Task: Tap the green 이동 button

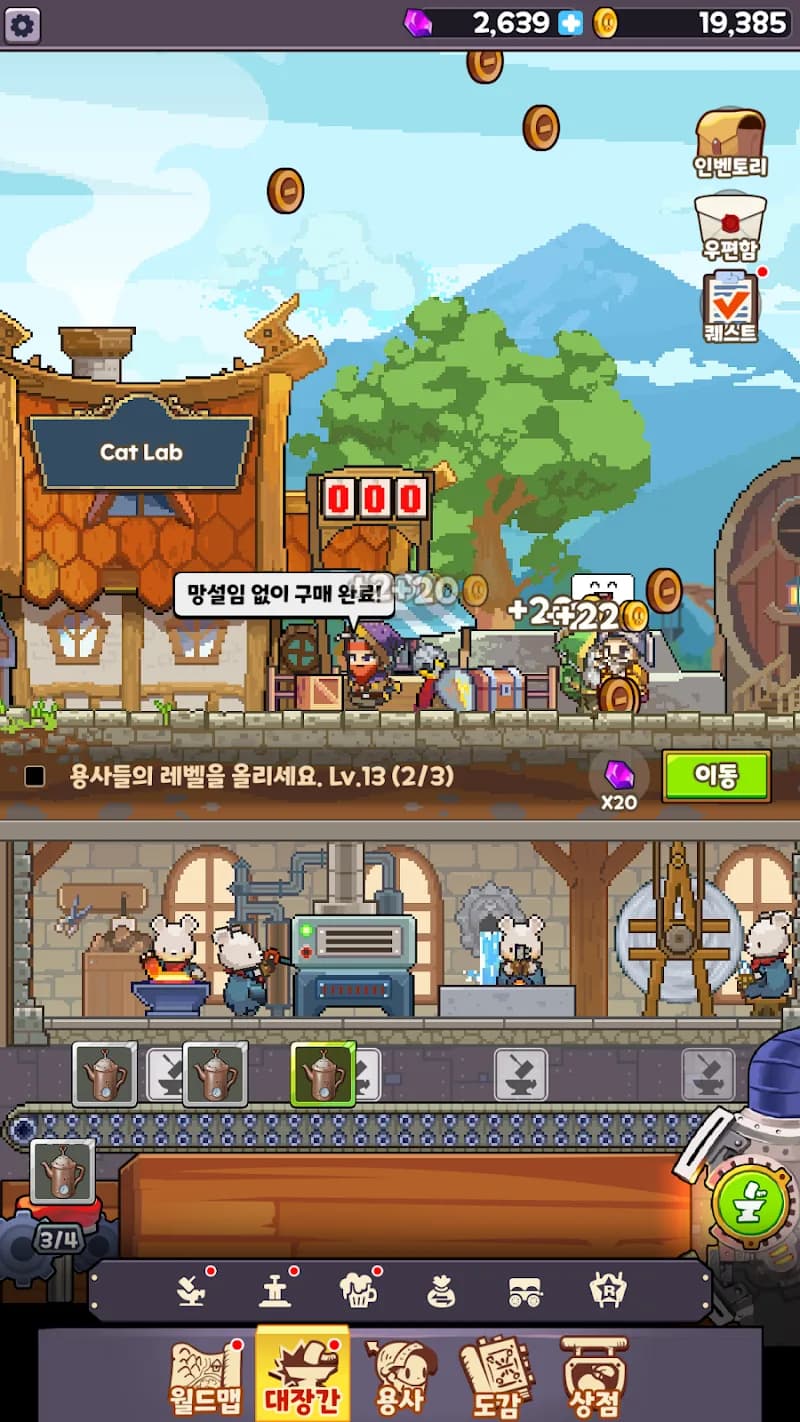Action: 716,776
